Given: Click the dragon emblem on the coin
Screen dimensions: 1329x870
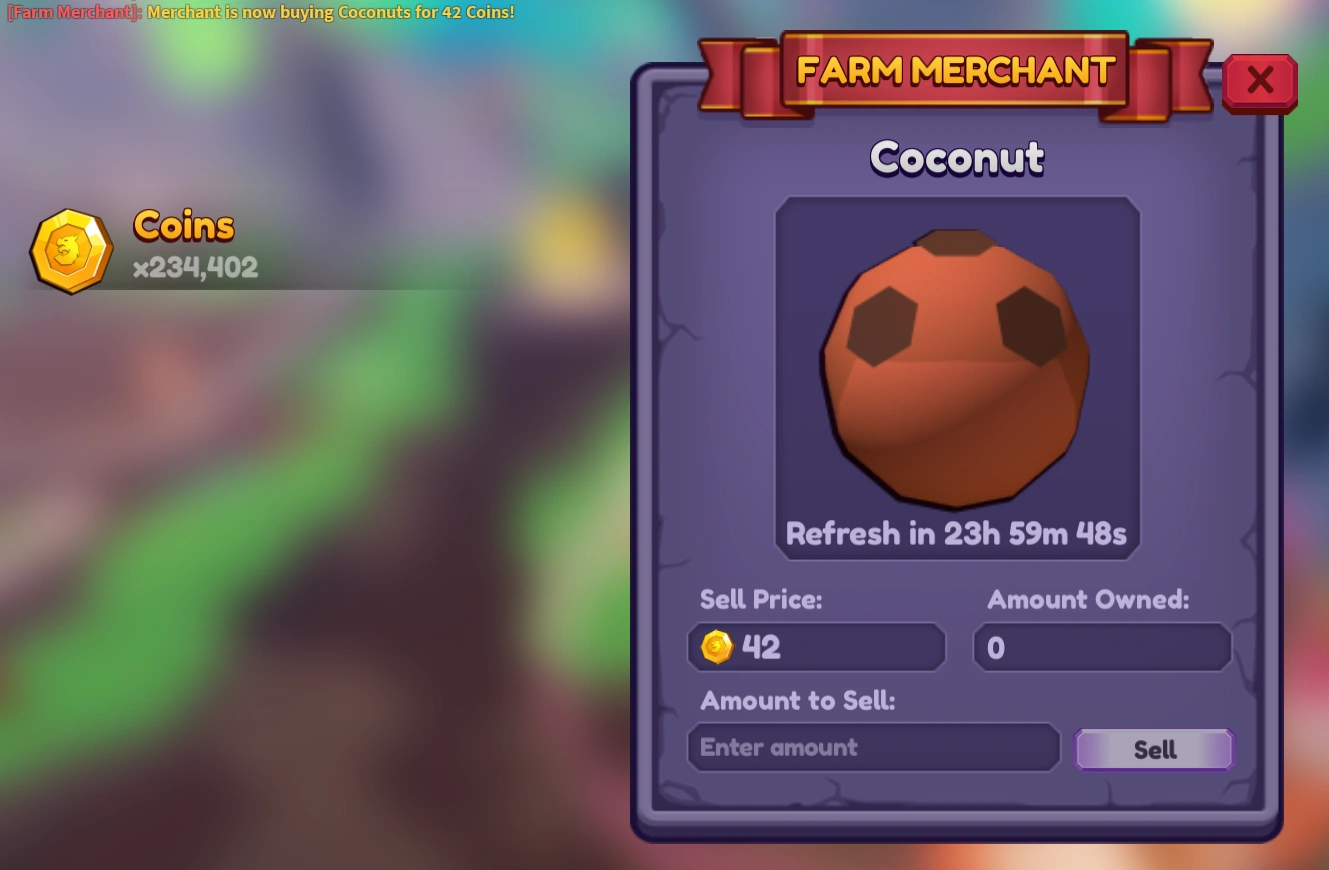Looking at the screenshot, I should (70, 249).
